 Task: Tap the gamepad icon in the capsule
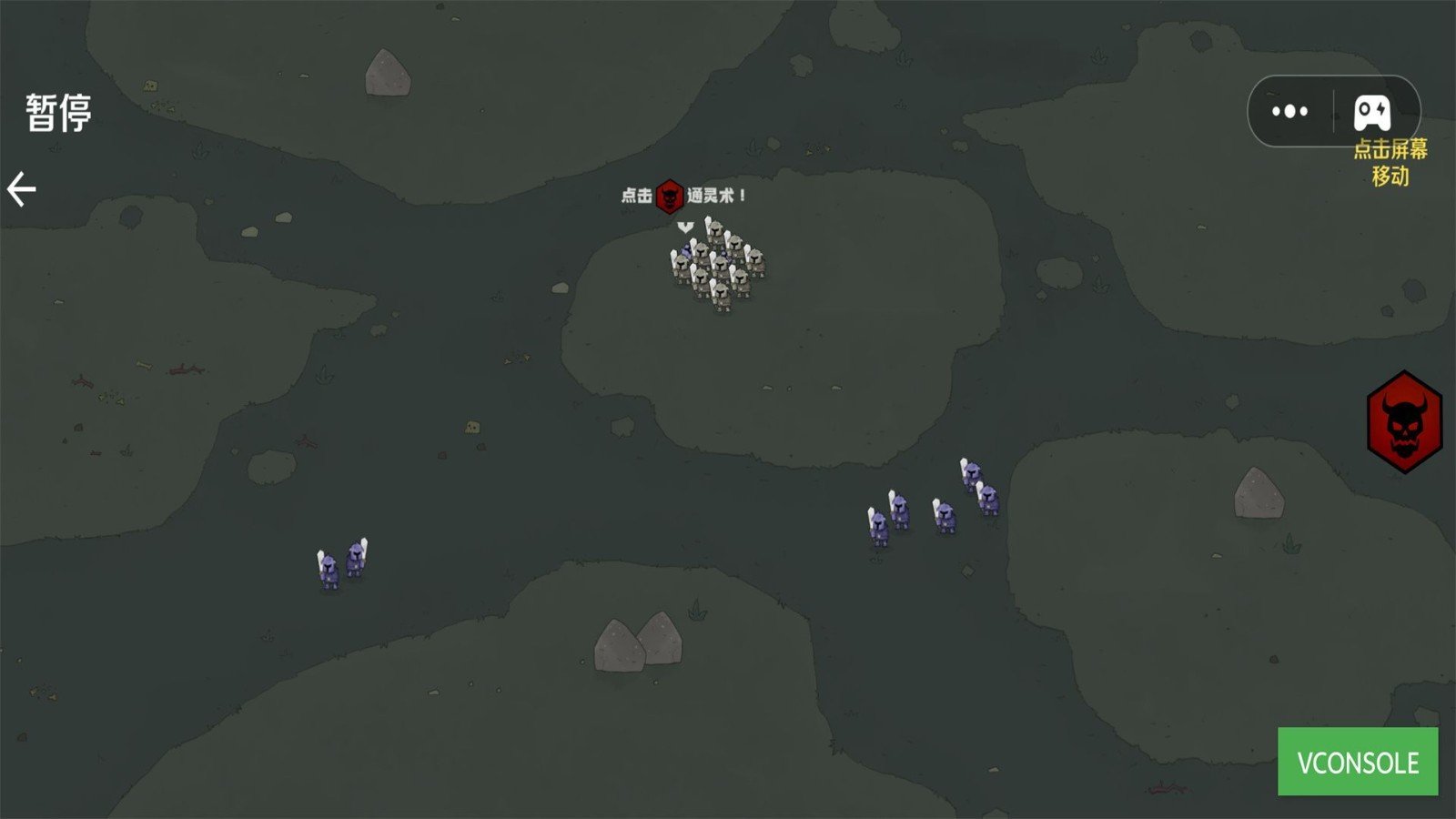pos(1371,112)
